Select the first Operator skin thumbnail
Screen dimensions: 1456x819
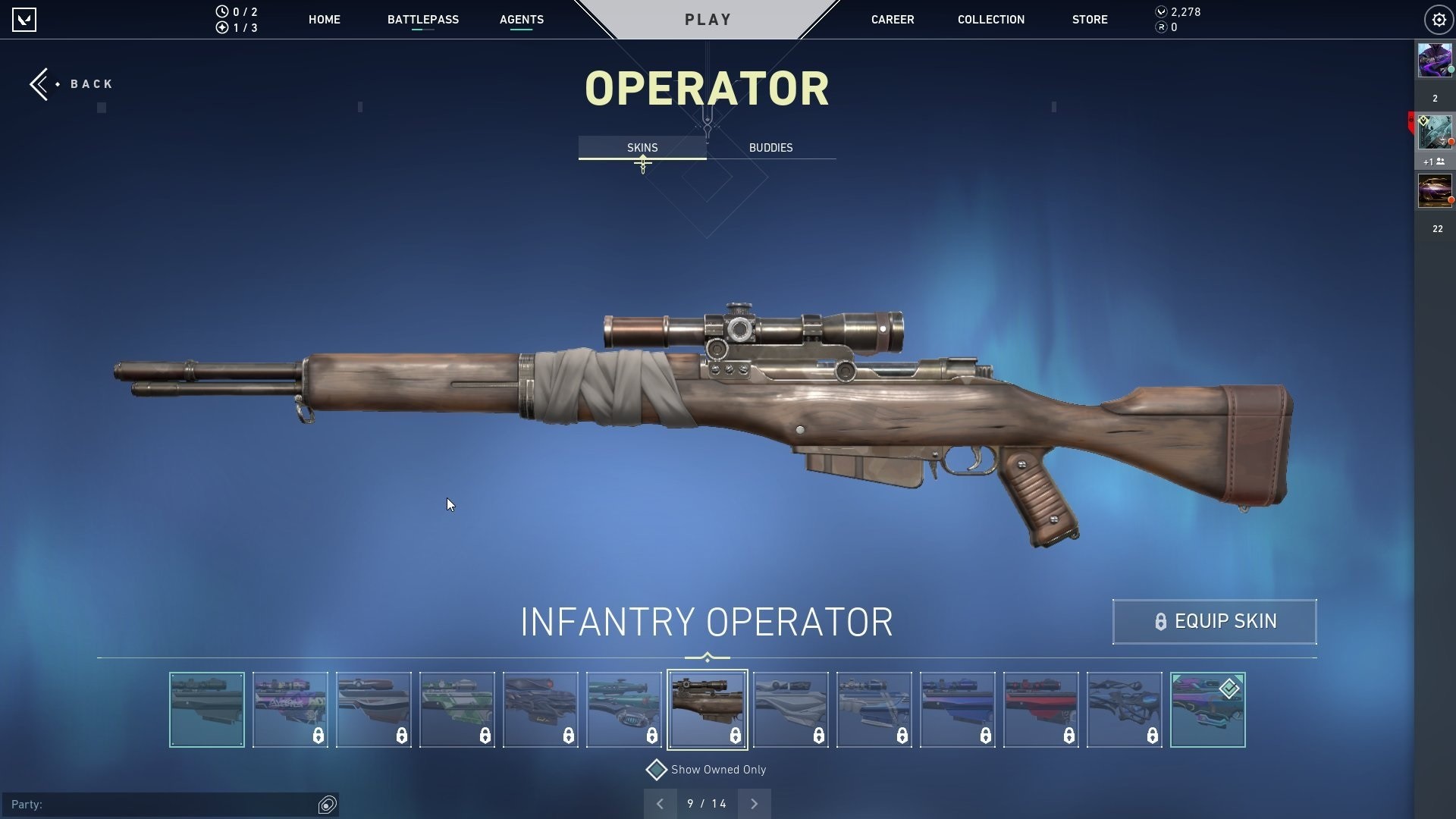tap(206, 709)
